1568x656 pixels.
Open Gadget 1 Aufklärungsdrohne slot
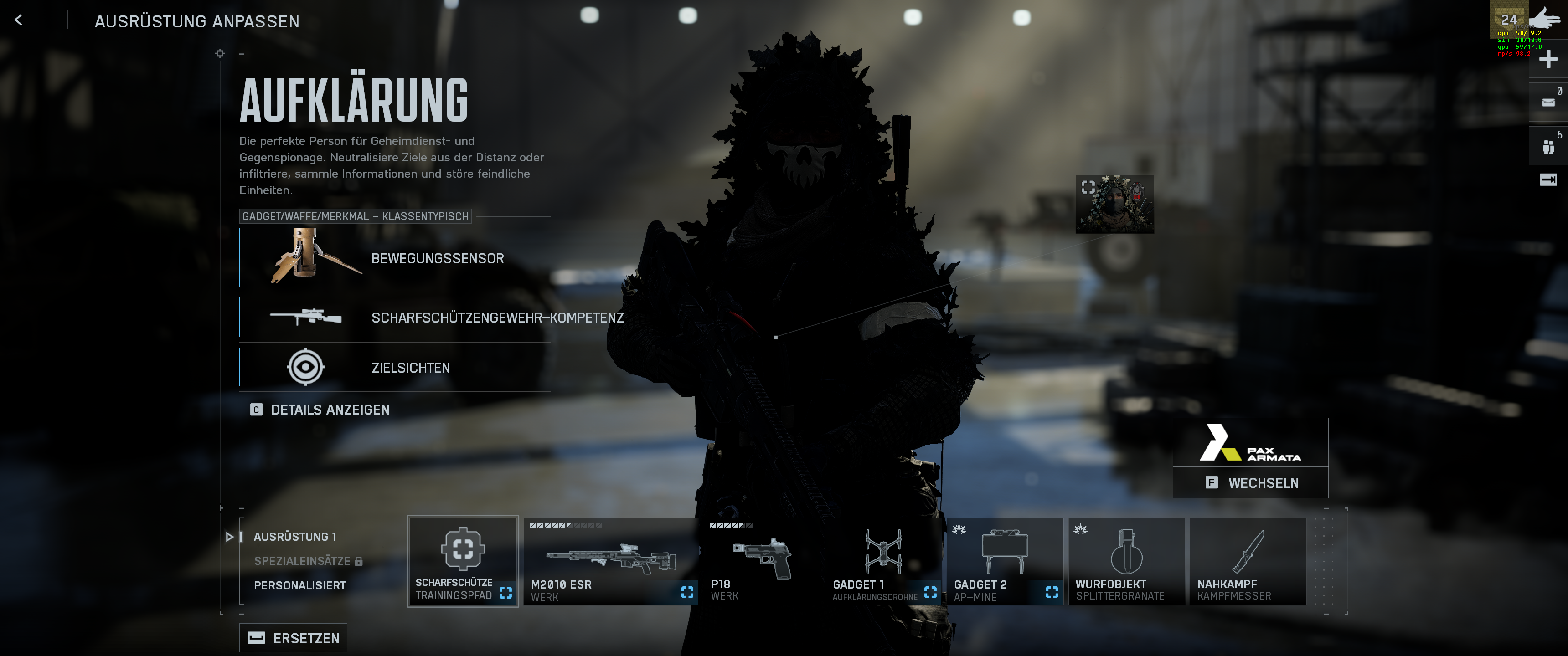coord(883,561)
